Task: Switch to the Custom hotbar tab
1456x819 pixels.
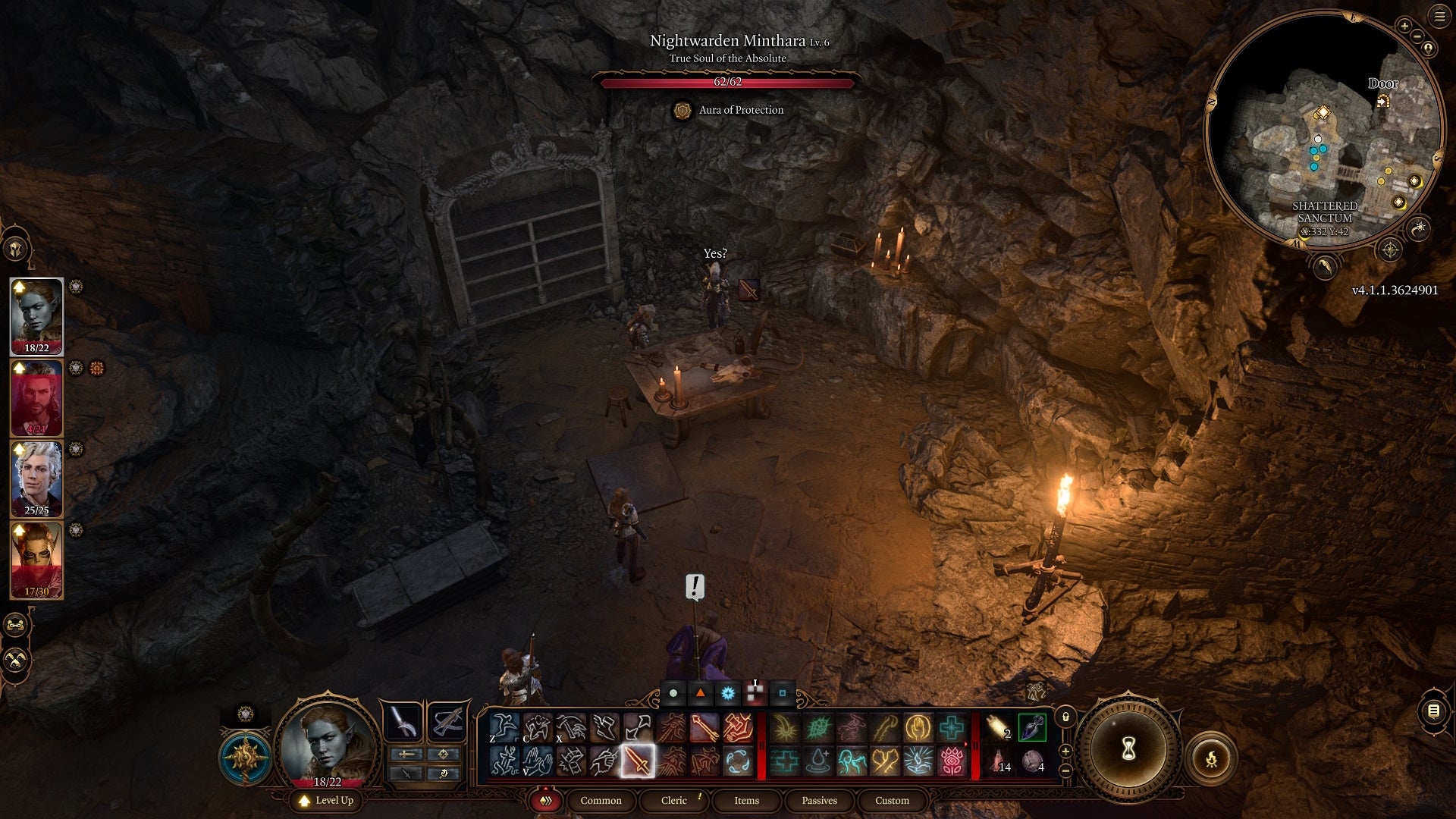Action: (892, 801)
